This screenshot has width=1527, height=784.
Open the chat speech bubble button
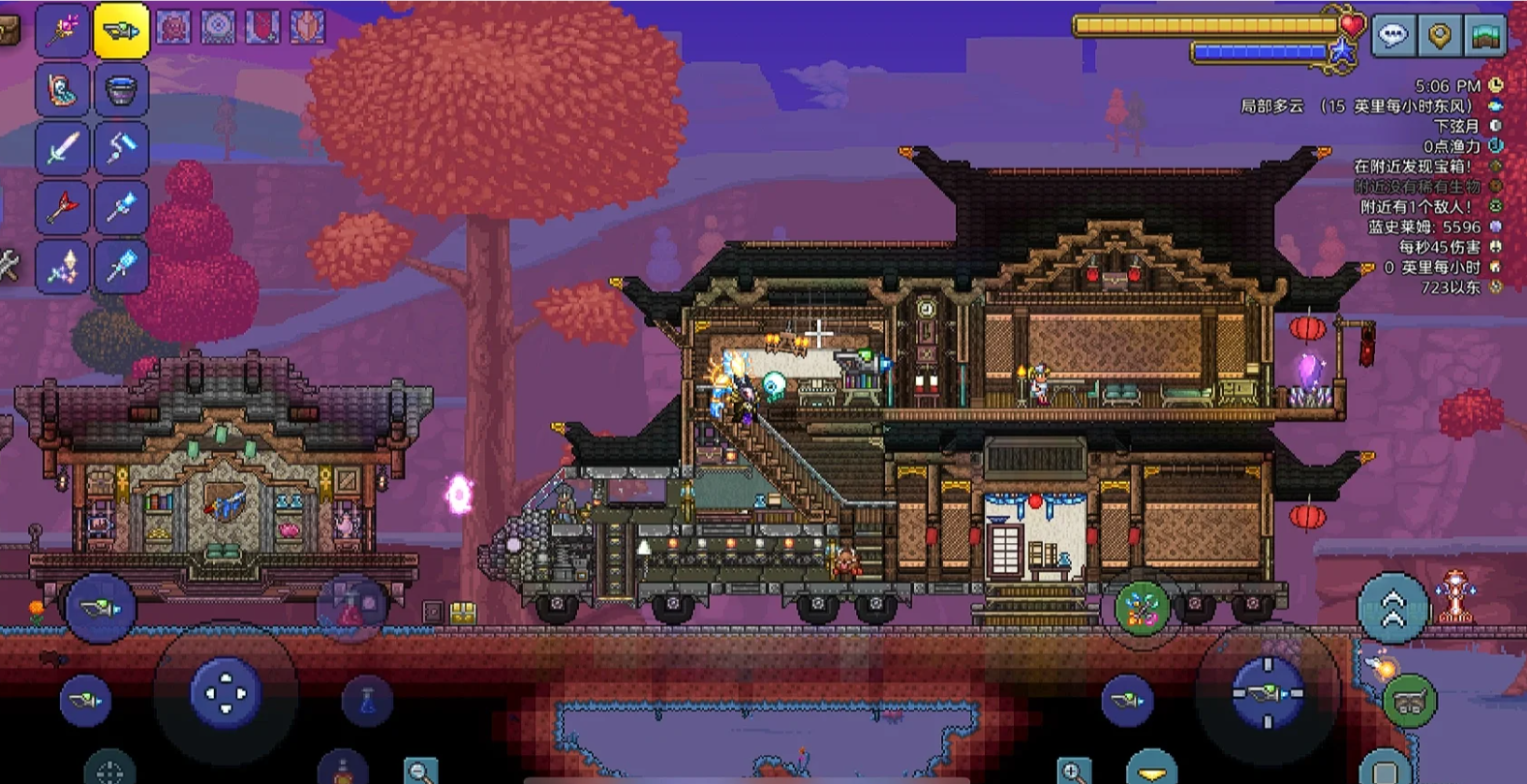[1393, 36]
